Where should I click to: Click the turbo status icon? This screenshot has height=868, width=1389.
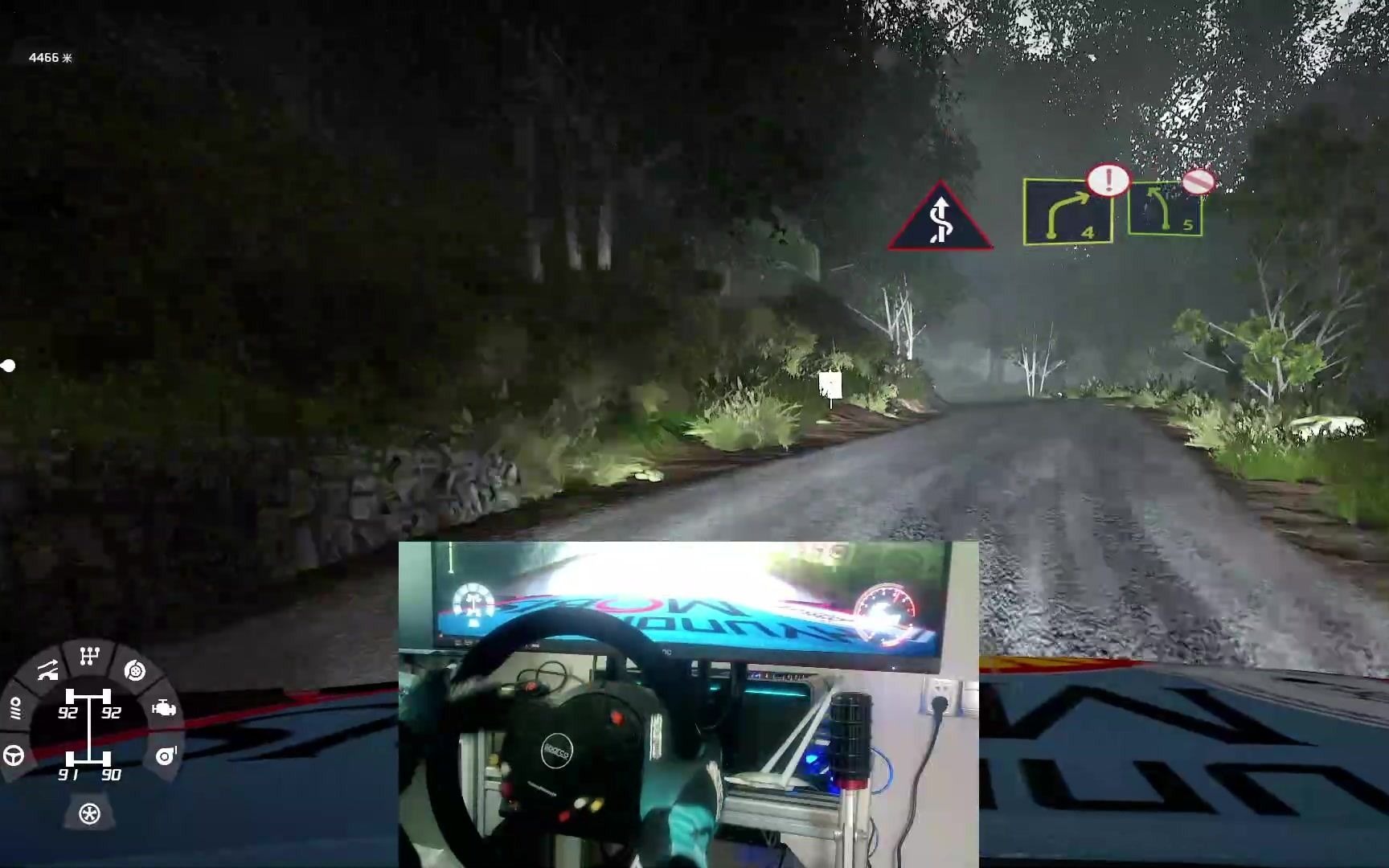tap(165, 755)
